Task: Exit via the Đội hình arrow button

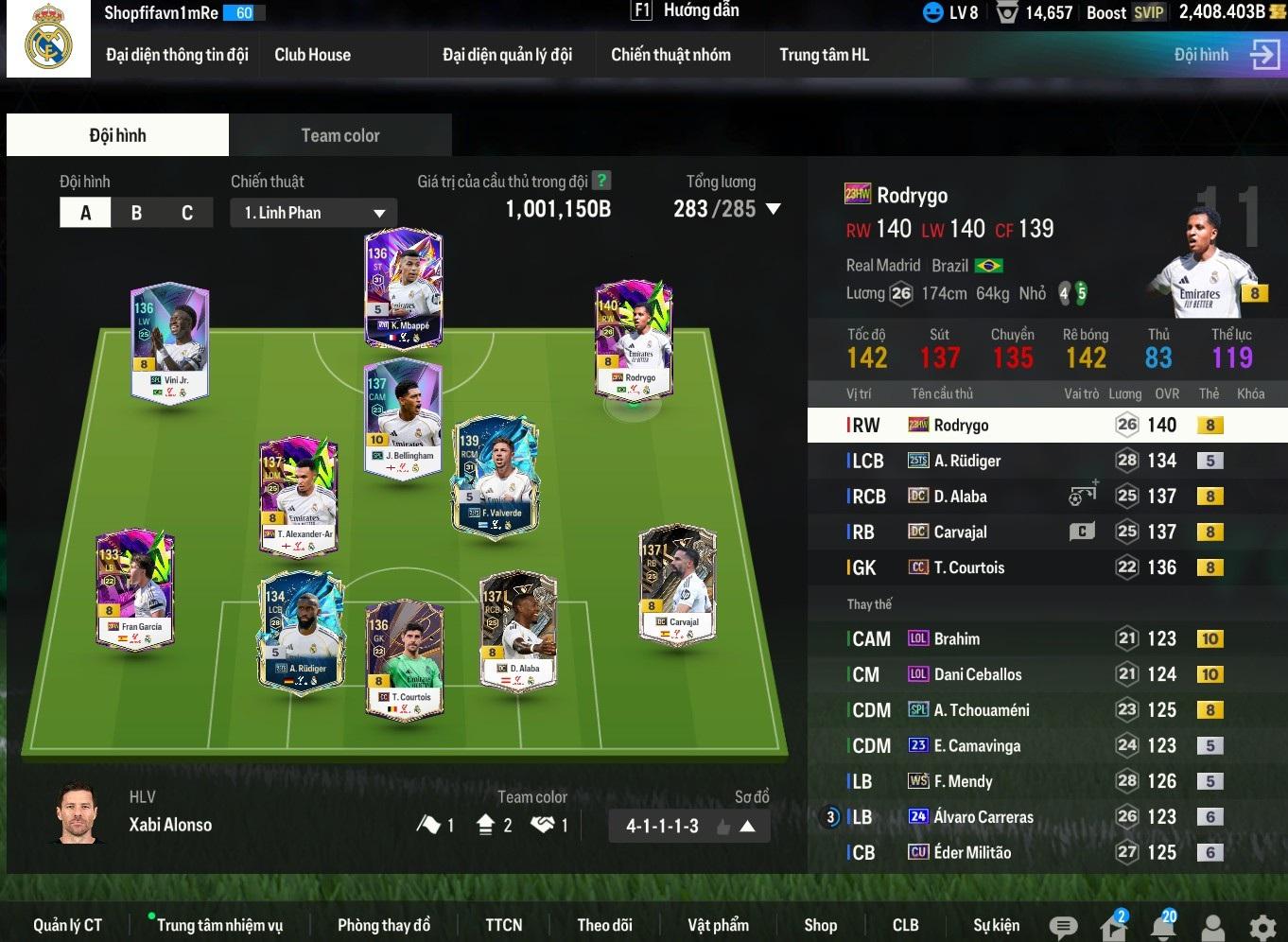Action: 1263,55
